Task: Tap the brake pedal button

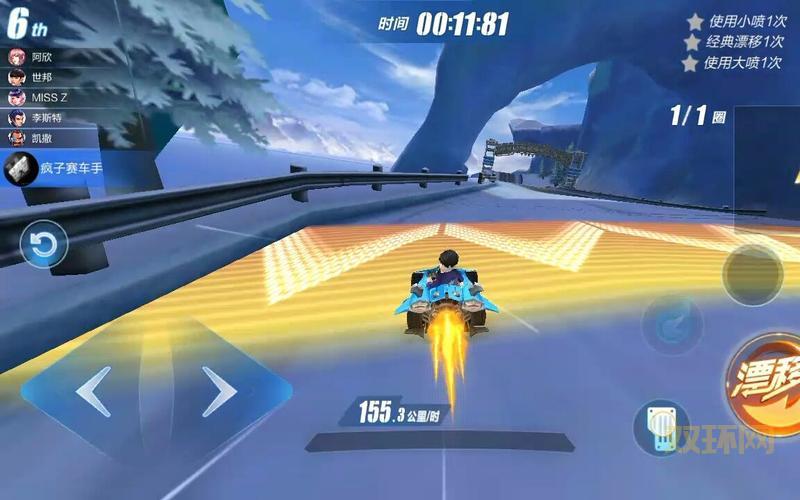Action: click(x=662, y=427)
